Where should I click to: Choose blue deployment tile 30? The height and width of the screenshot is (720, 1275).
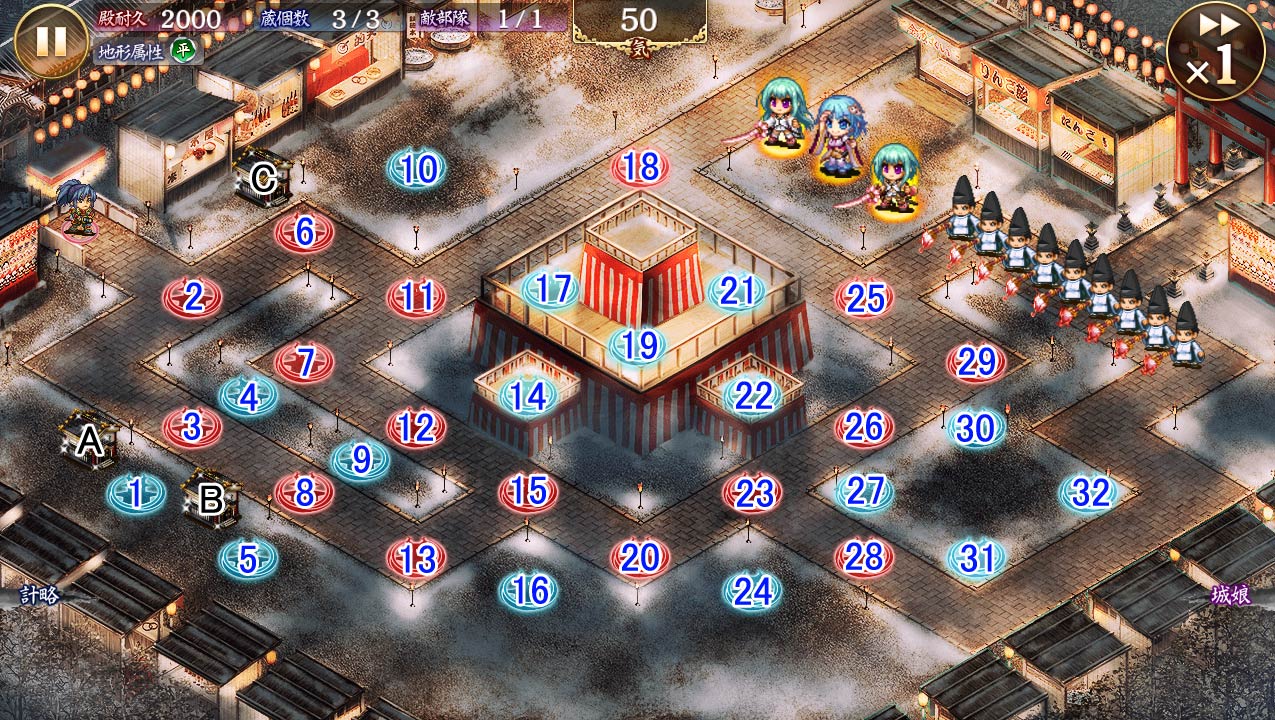click(x=976, y=429)
